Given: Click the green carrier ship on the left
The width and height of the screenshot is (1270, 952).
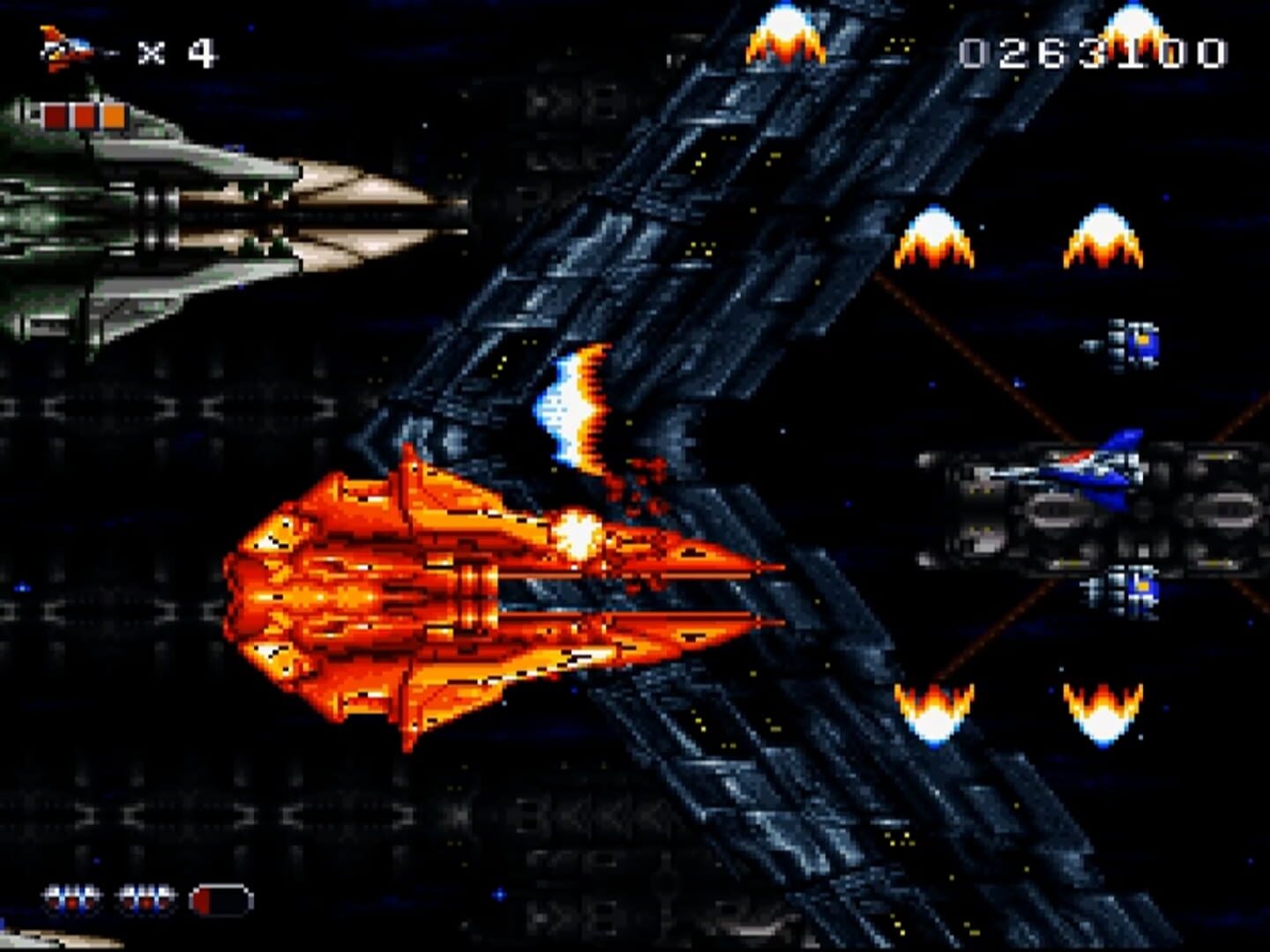Looking at the screenshot, I should pyautogui.click(x=159, y=220).
